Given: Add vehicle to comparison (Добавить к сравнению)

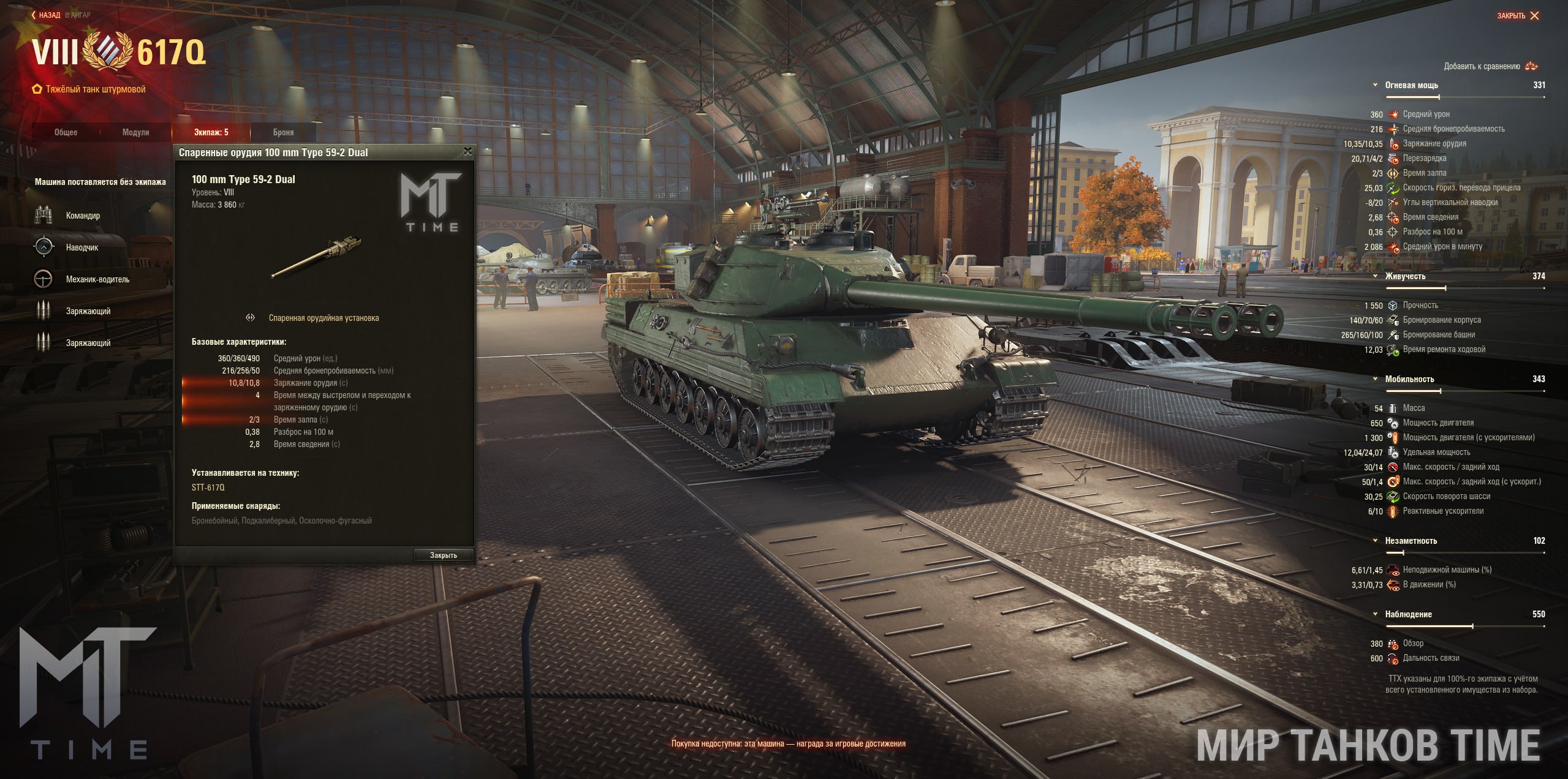Looking at the screenshot, I should 1490,66.
